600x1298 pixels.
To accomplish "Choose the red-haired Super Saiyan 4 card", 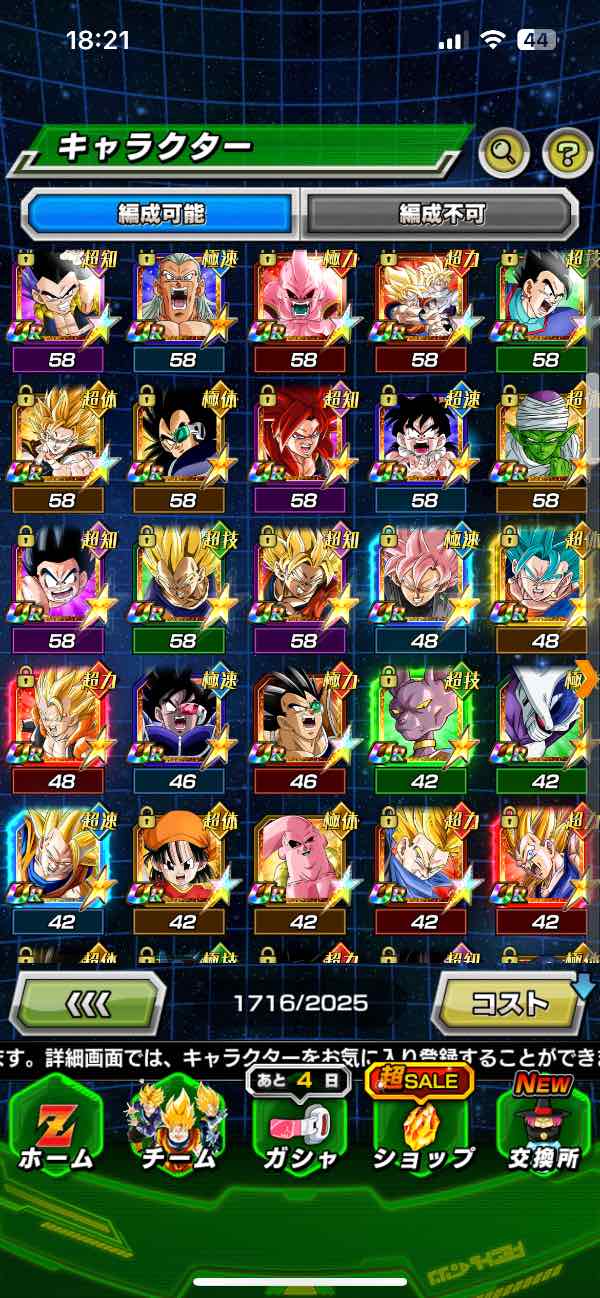I will (304, 440).
